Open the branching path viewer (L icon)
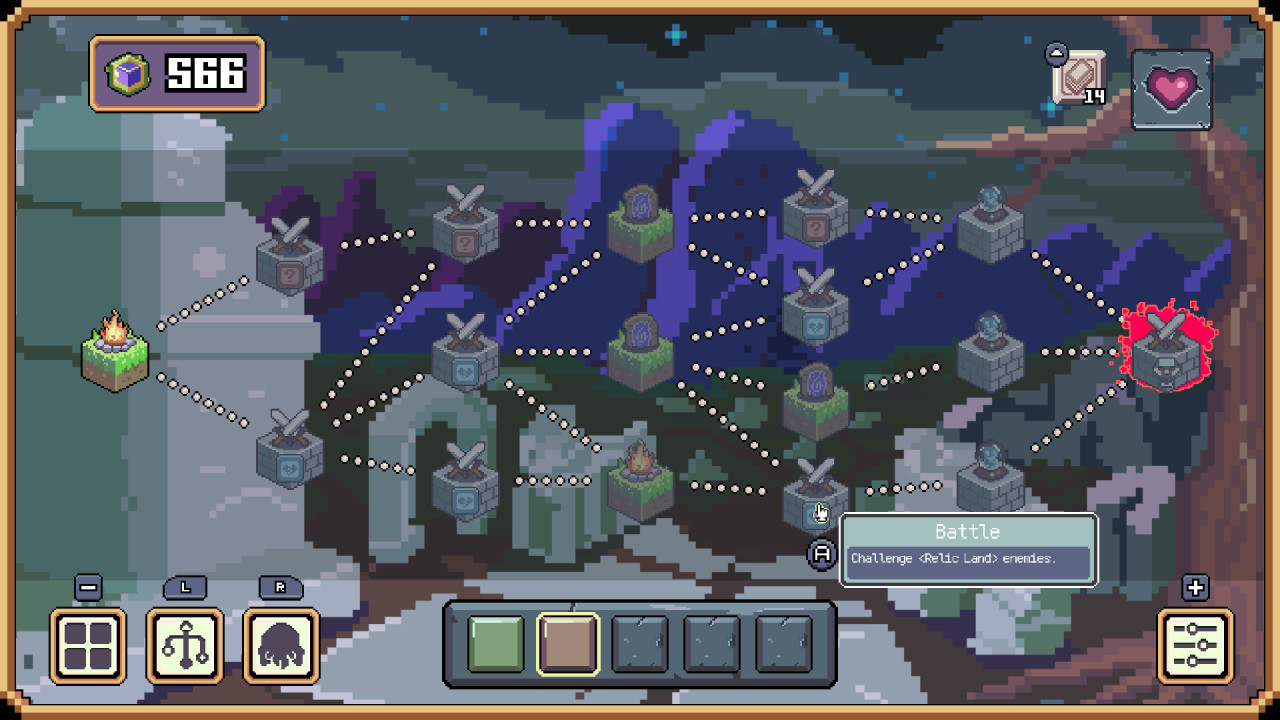Viewport: 1280px width, 720px height. coord(184,645)
